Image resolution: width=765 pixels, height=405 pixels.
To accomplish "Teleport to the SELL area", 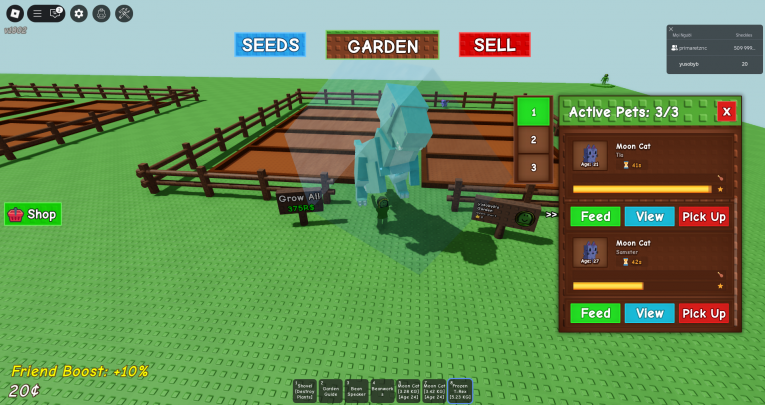I will (x=494, y=45).
